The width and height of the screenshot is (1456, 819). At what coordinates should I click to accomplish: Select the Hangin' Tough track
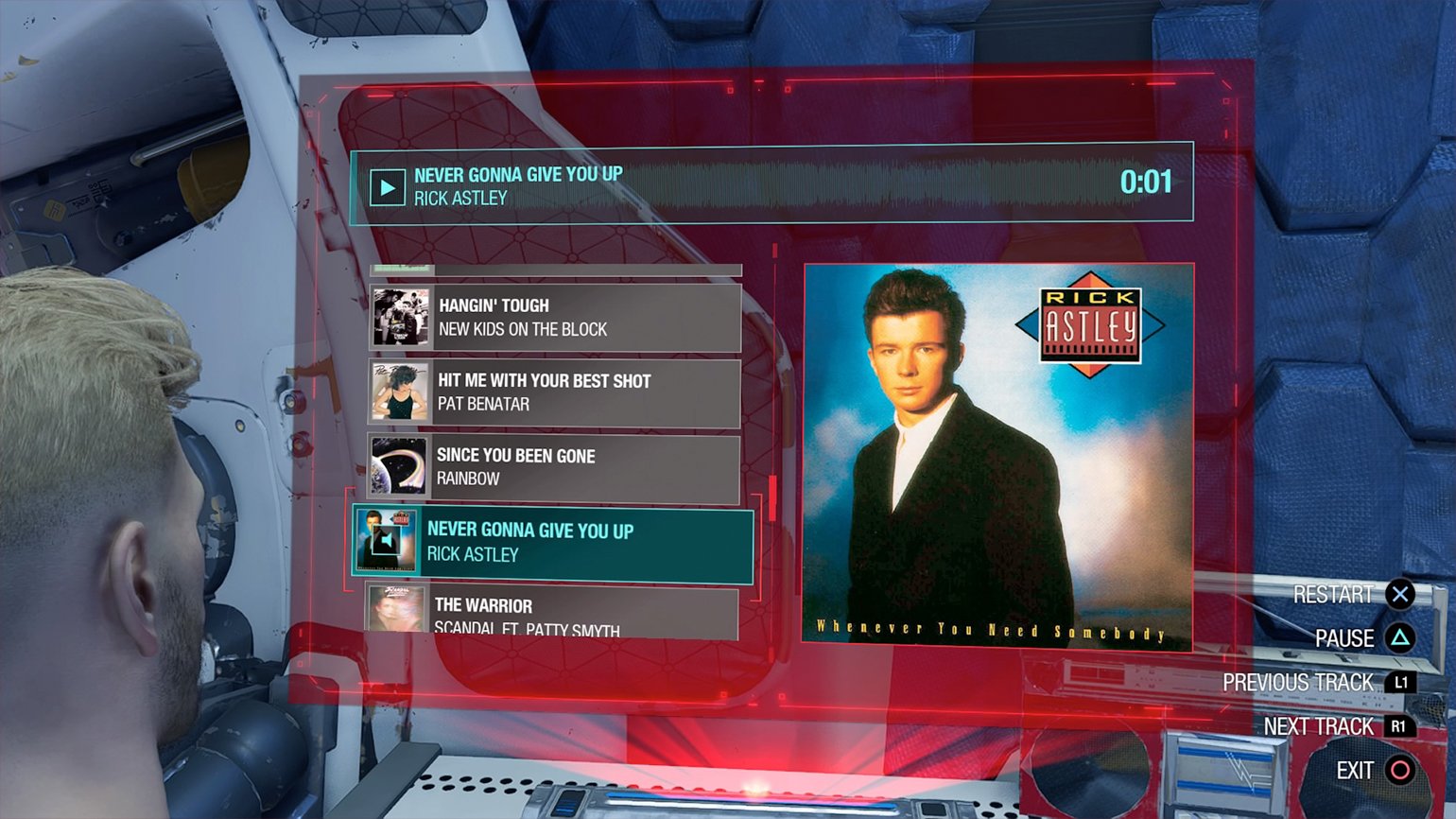coord(555,318)
